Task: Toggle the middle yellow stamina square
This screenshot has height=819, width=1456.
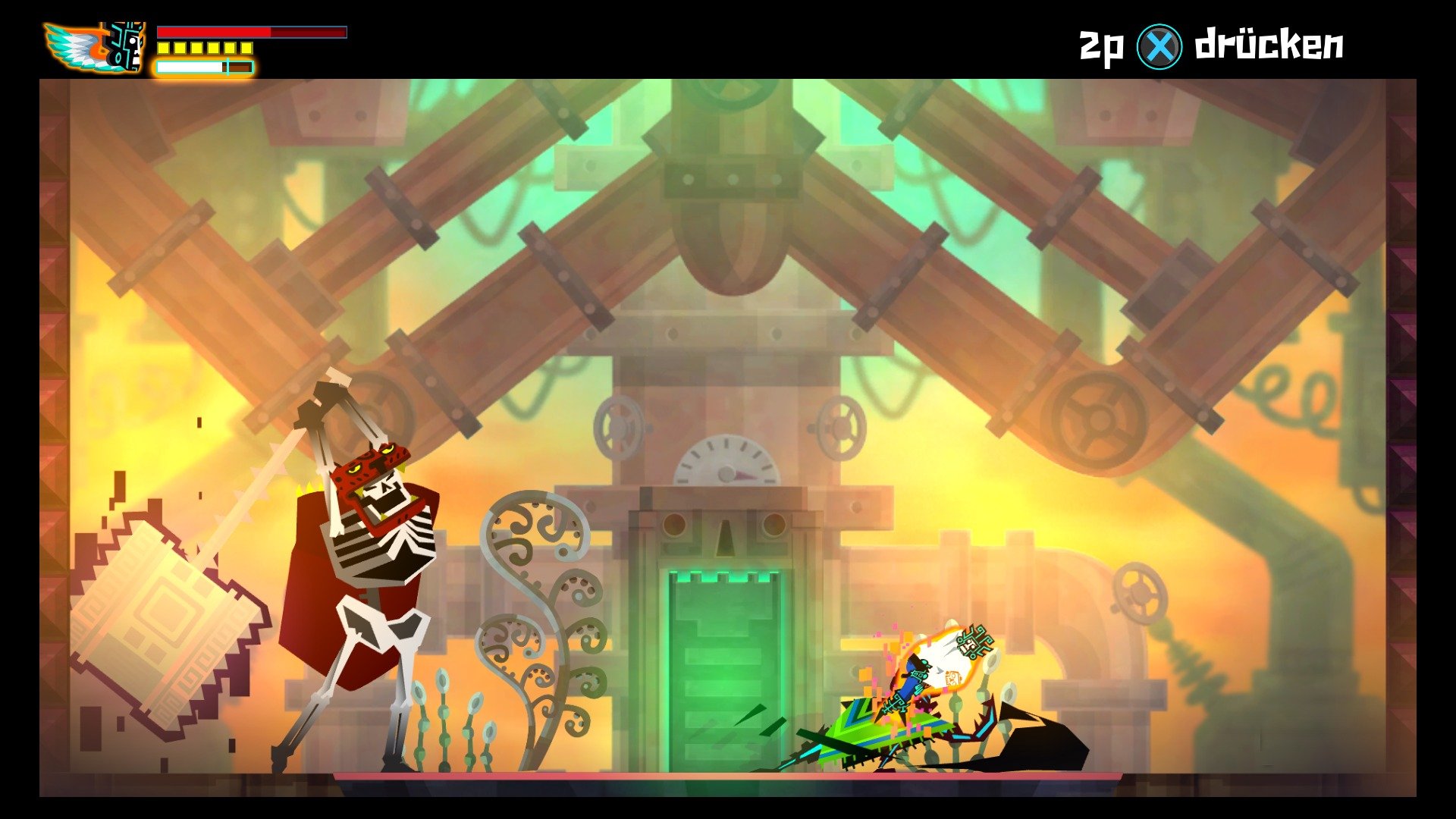Action: point(206,49)
